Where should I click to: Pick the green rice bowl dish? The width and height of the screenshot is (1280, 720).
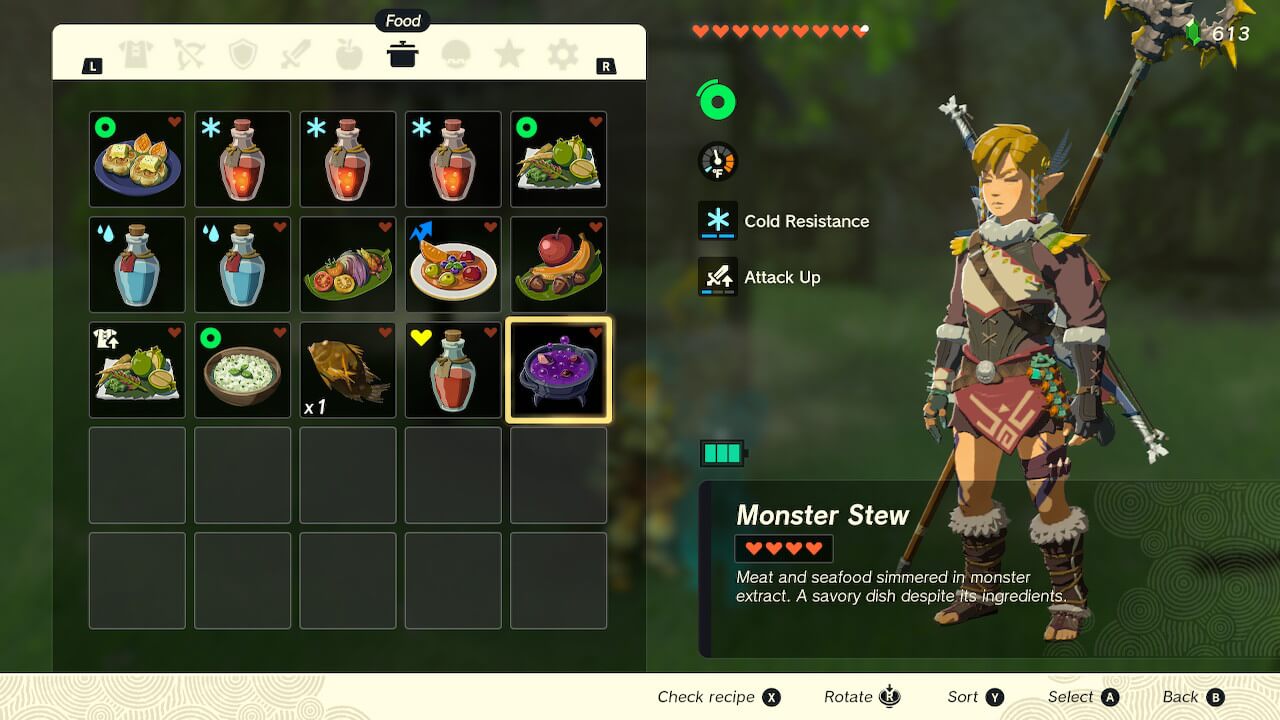[x=242, y=370]
